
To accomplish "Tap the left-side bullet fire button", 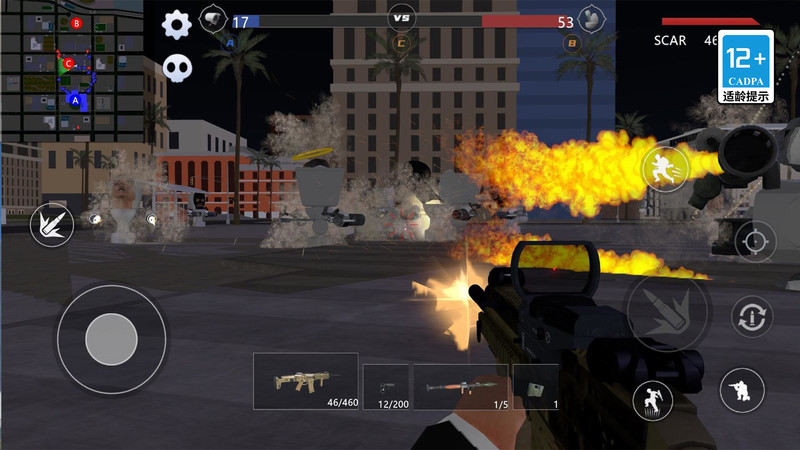I will tap(50, 226).
